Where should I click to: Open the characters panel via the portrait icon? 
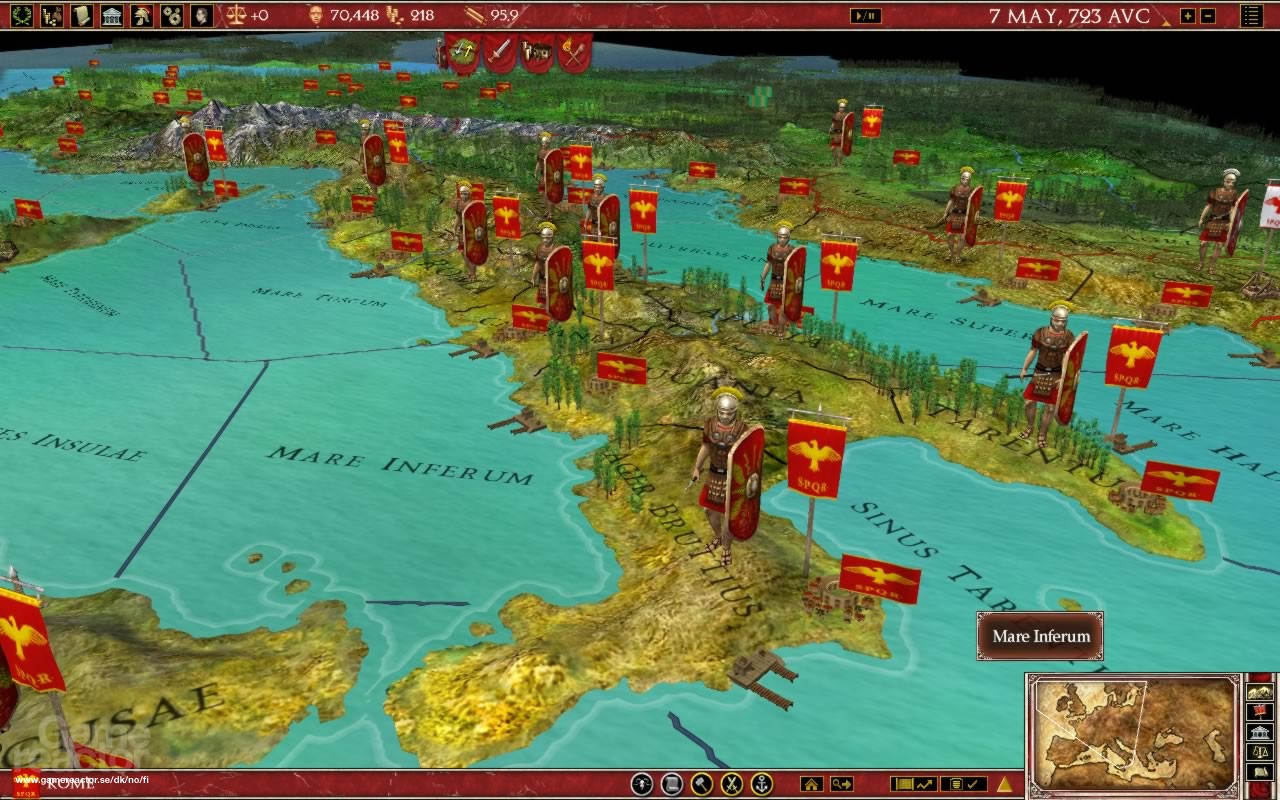point(201,14)
